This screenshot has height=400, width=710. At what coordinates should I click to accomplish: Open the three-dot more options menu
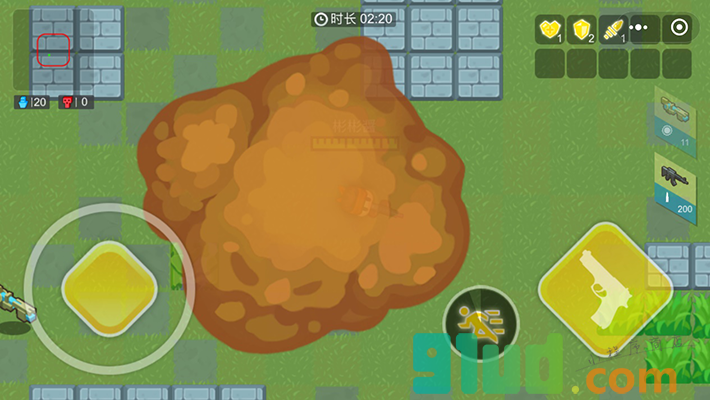pos(640,29)
